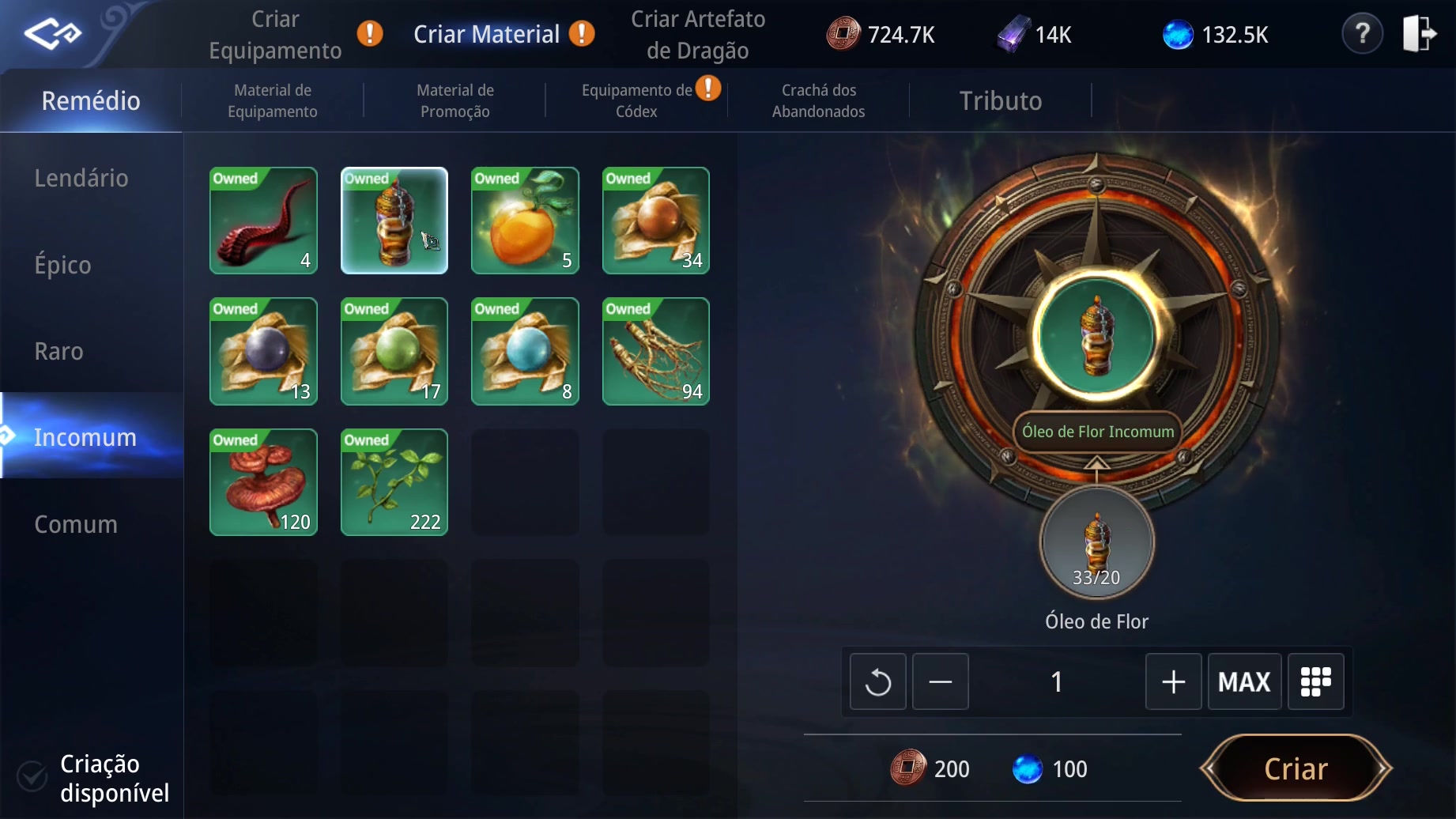Select the red mushroom item slot
Screen dimensions: 1456x819
(263, 482)
